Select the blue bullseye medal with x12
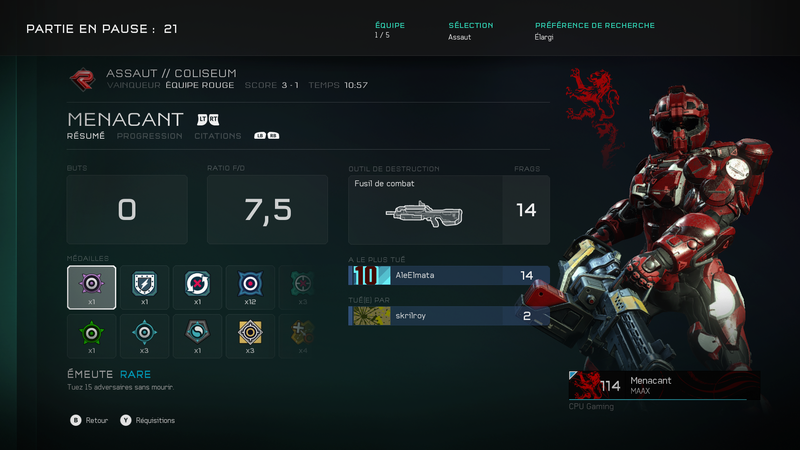This screenshot has height=450, width=800. [x=250, y=287]
